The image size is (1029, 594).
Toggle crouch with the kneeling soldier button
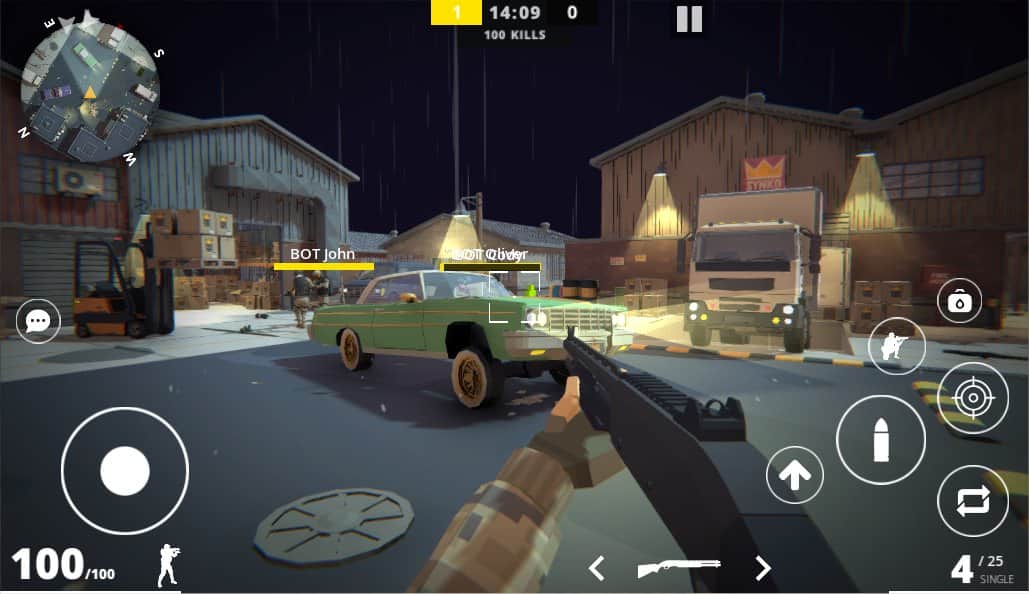(x=896, y=346)
